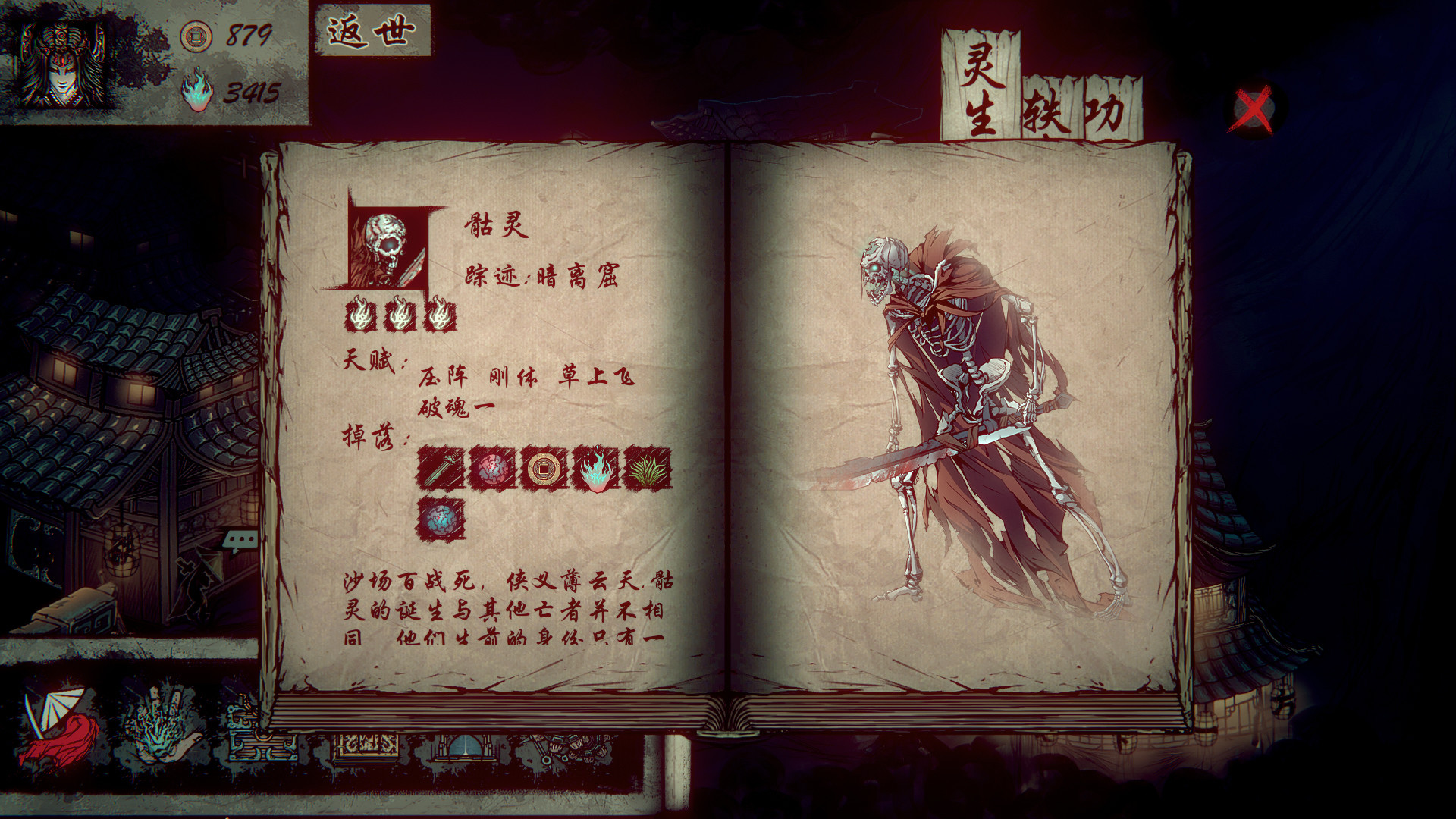Viewport: 1456px width, 819px height.
Task: Open the ancient coin drop item
Action: 544,468
